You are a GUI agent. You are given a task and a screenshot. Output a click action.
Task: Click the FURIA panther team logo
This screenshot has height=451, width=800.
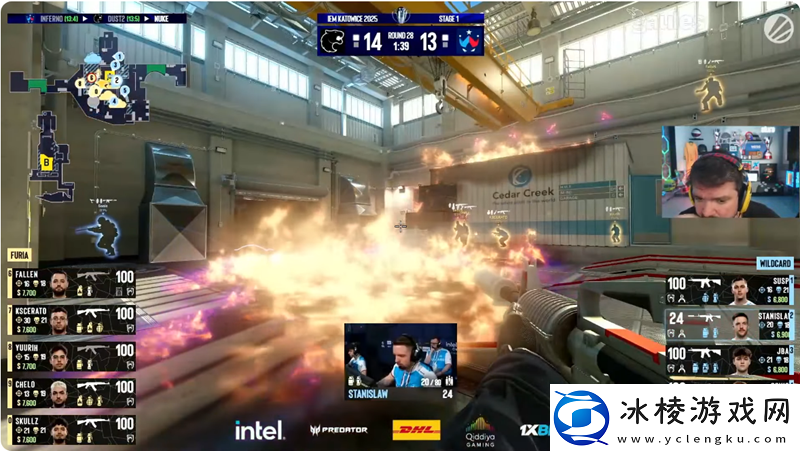[x=332, y=41]
